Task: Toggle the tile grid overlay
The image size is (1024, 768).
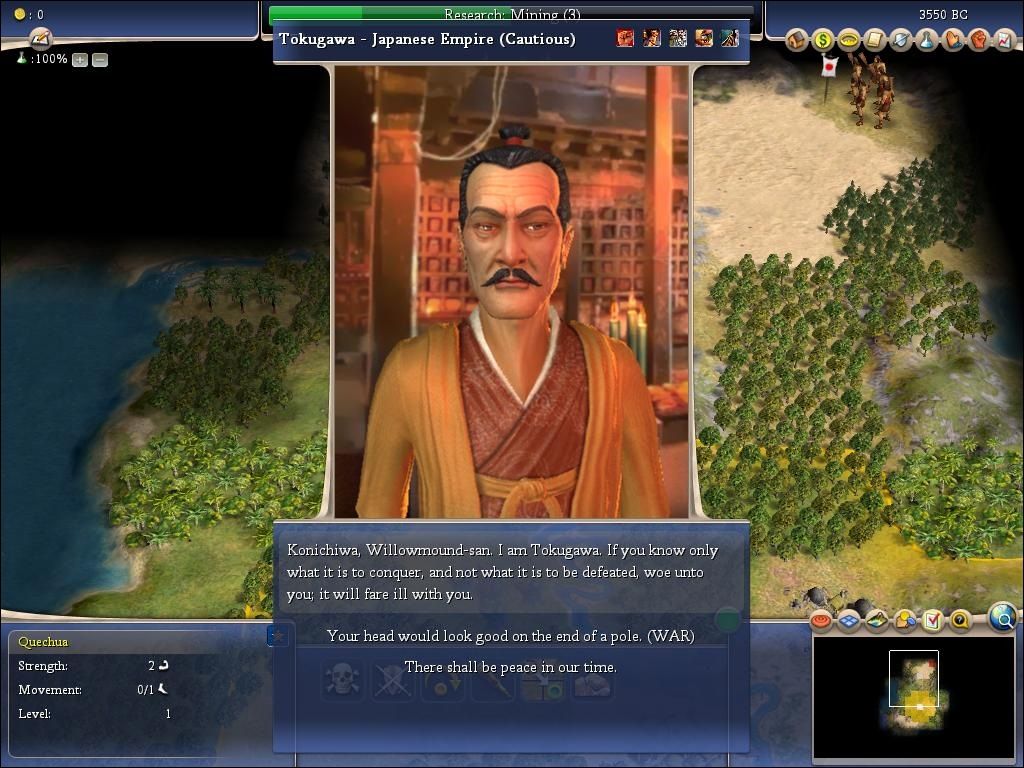Action: tap(849, 621)
